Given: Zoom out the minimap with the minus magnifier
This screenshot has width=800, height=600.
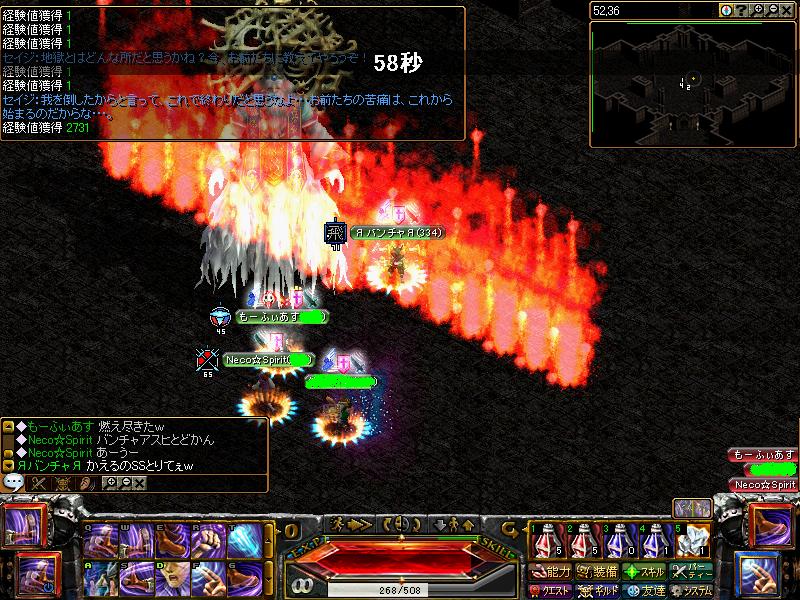Looking at the screenshot, I should pyautogui.click(x=775, y=10).
